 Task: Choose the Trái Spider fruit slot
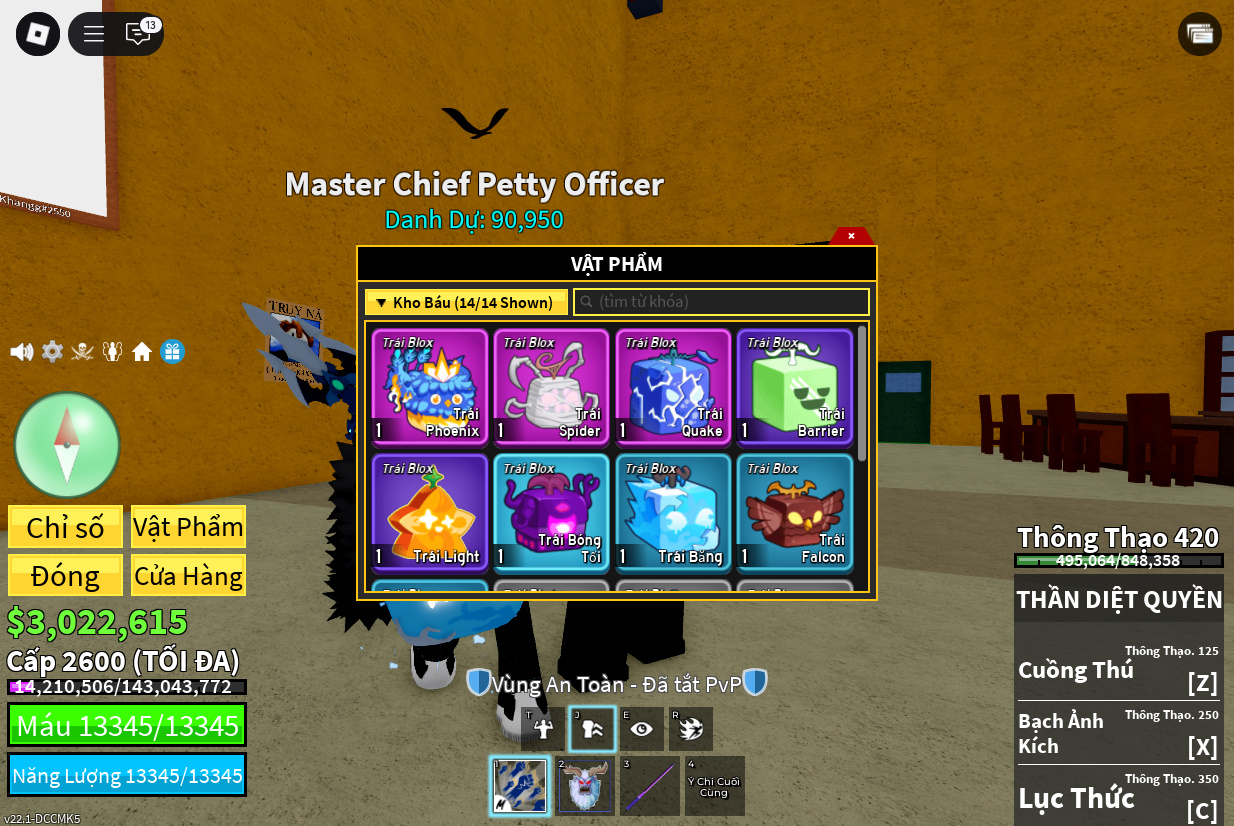(551, 386)
